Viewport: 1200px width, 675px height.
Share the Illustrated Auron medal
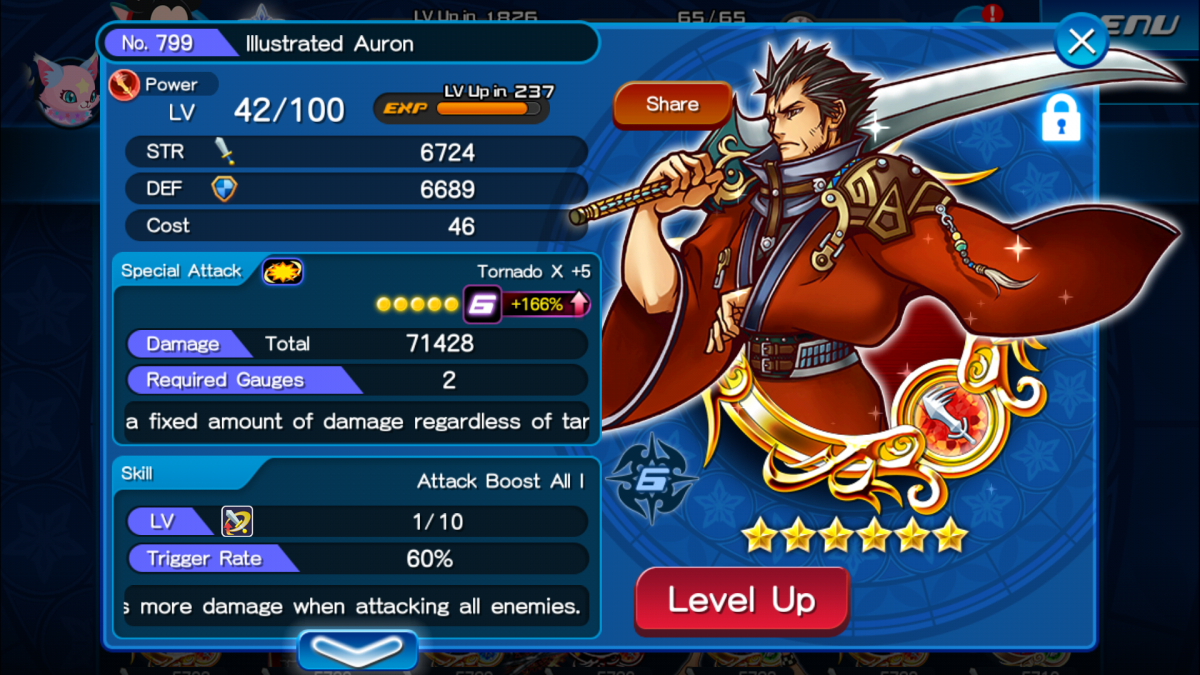click(672, 104)
